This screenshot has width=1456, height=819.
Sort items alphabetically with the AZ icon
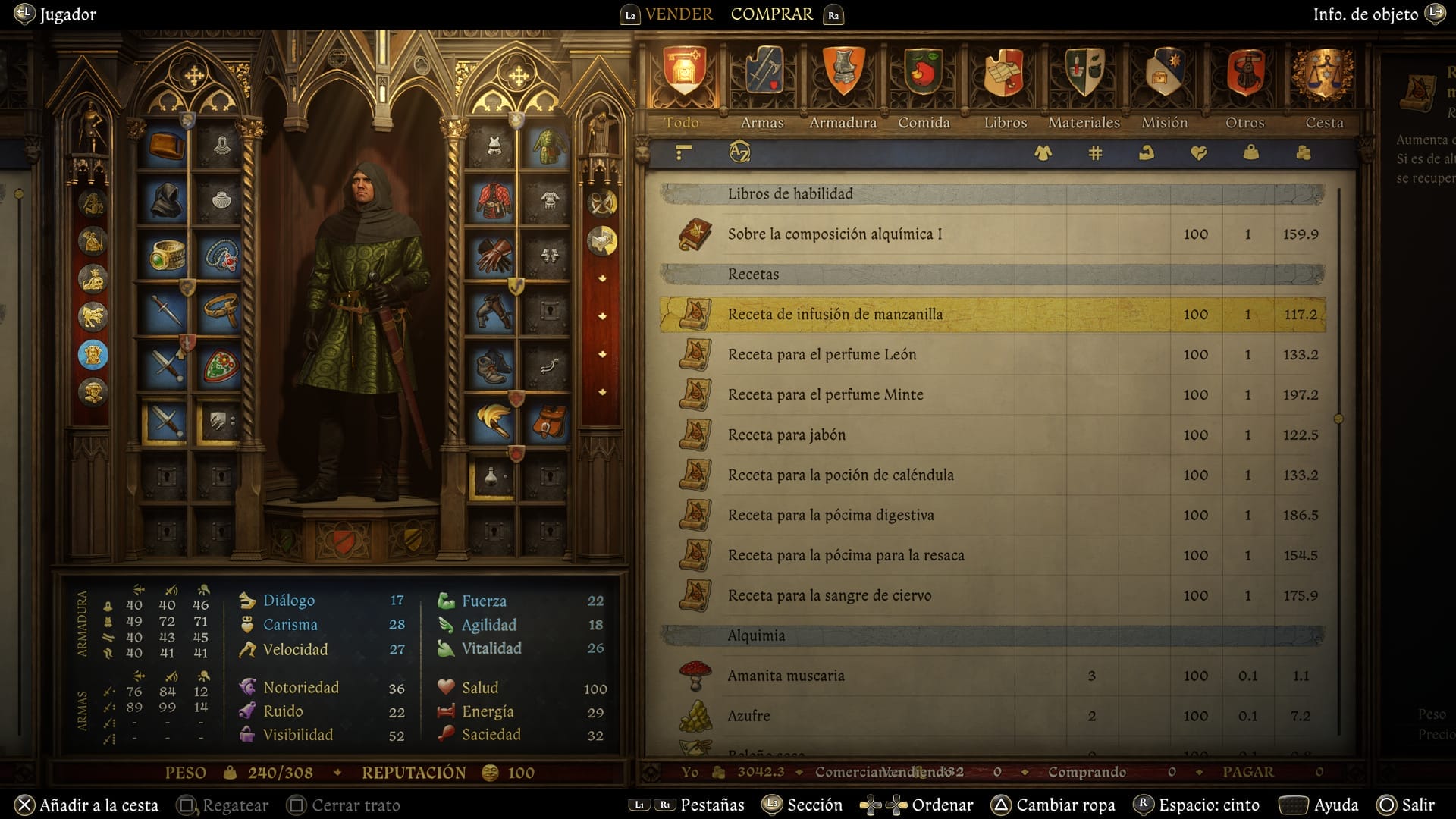(739, 152)
